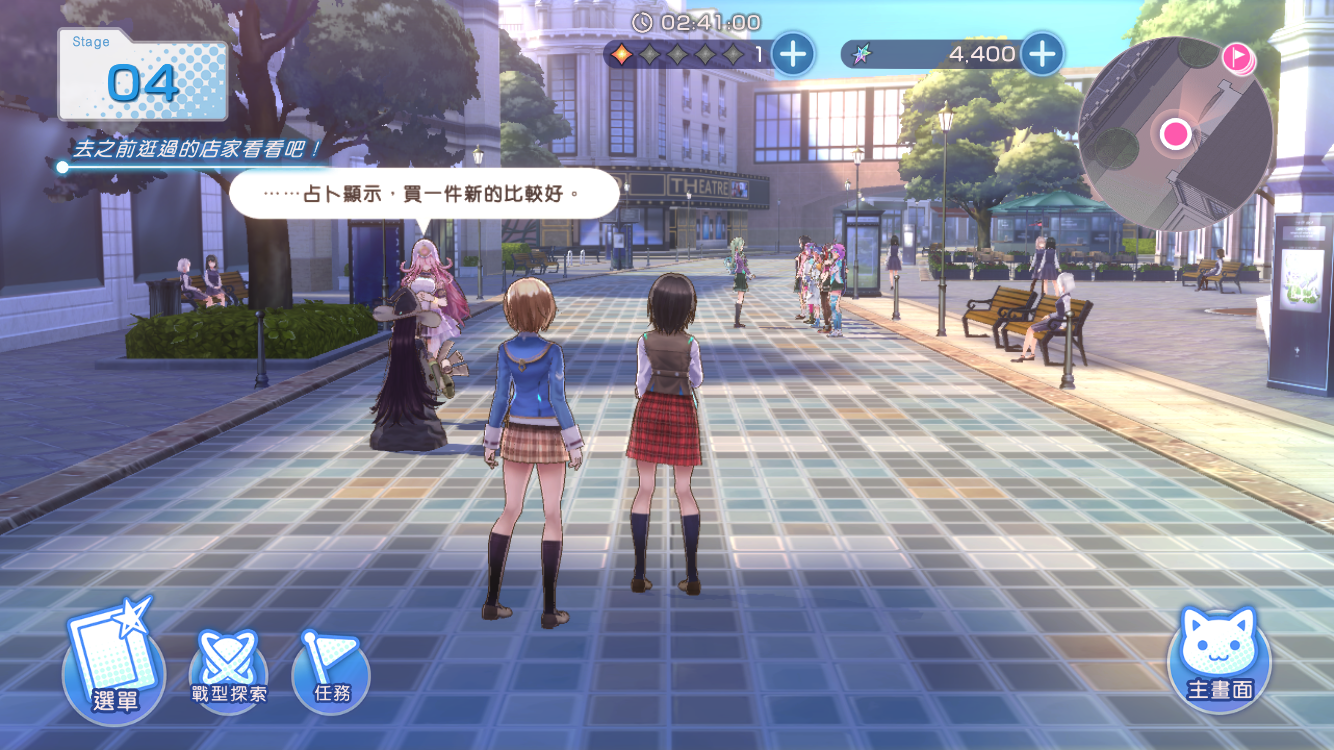The height and width of the screenshot is (750, 1334).
Task: Tap the pink play button on minimap
Action: (1238, 57)
